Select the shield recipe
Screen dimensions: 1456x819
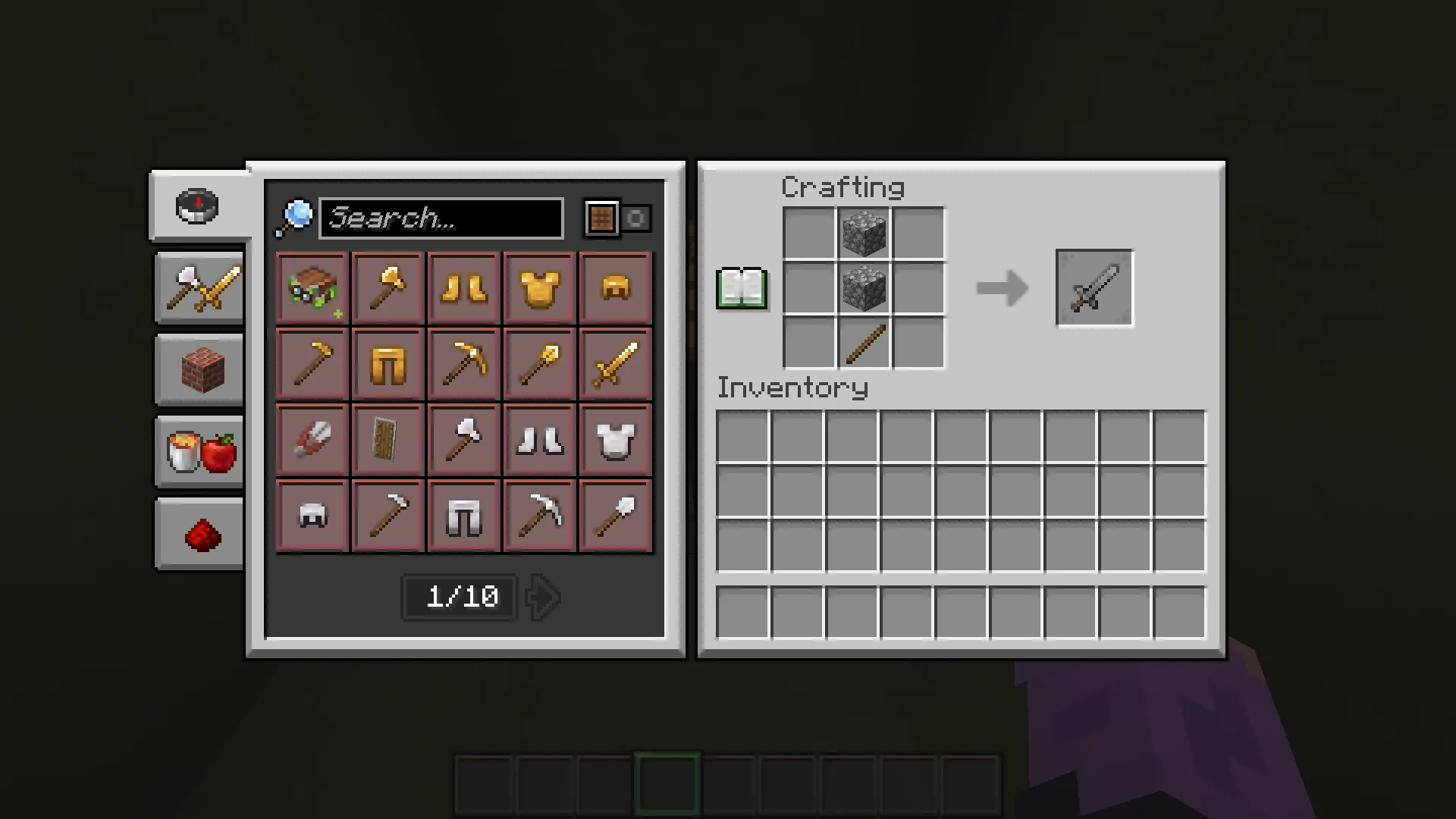coord(387,440)
